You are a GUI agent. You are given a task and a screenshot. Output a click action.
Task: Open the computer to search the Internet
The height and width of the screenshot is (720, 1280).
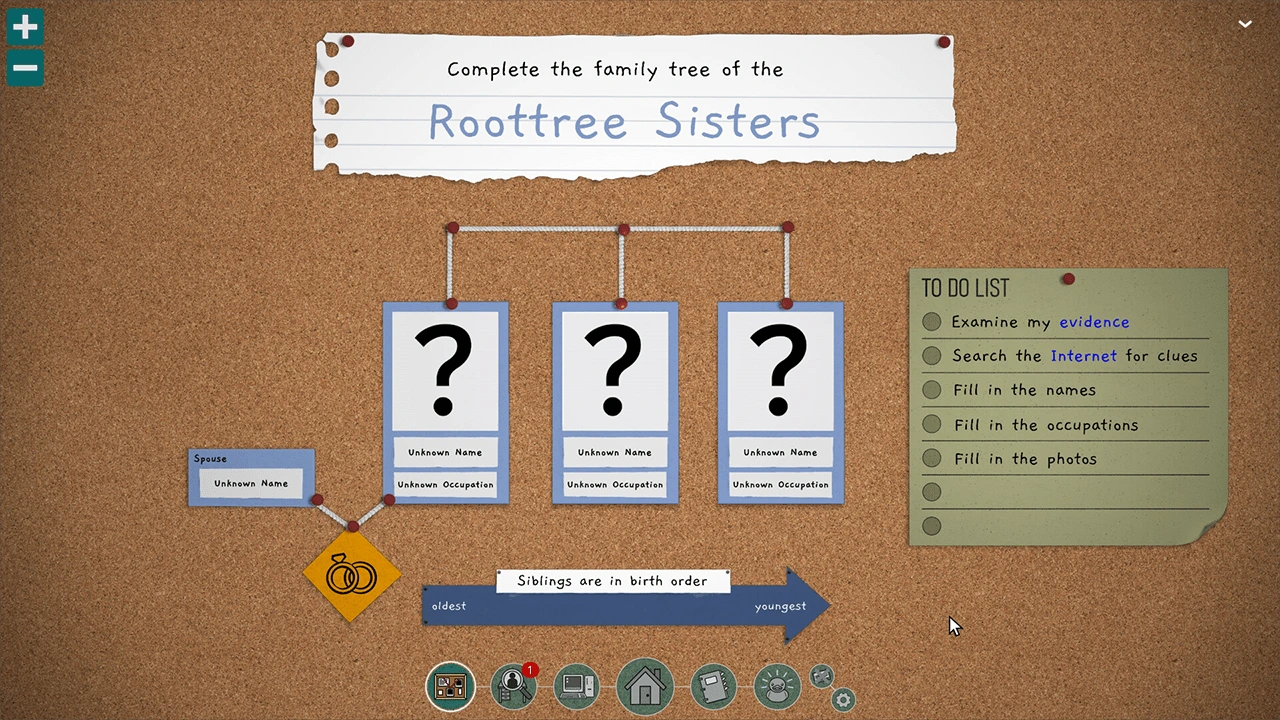pyautogui.click(x=577, y=685)
